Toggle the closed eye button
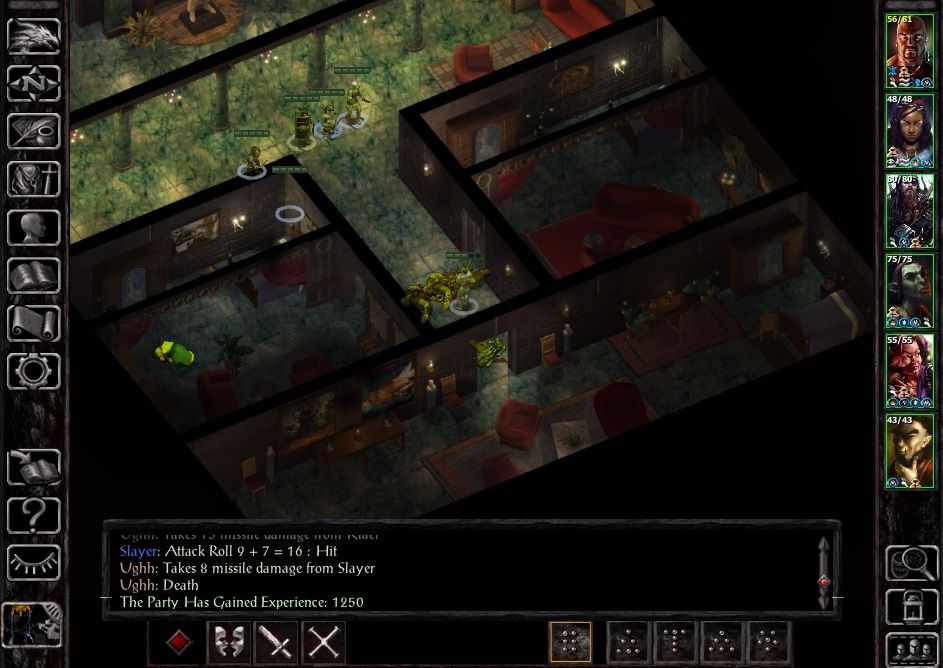 (34, 562)
